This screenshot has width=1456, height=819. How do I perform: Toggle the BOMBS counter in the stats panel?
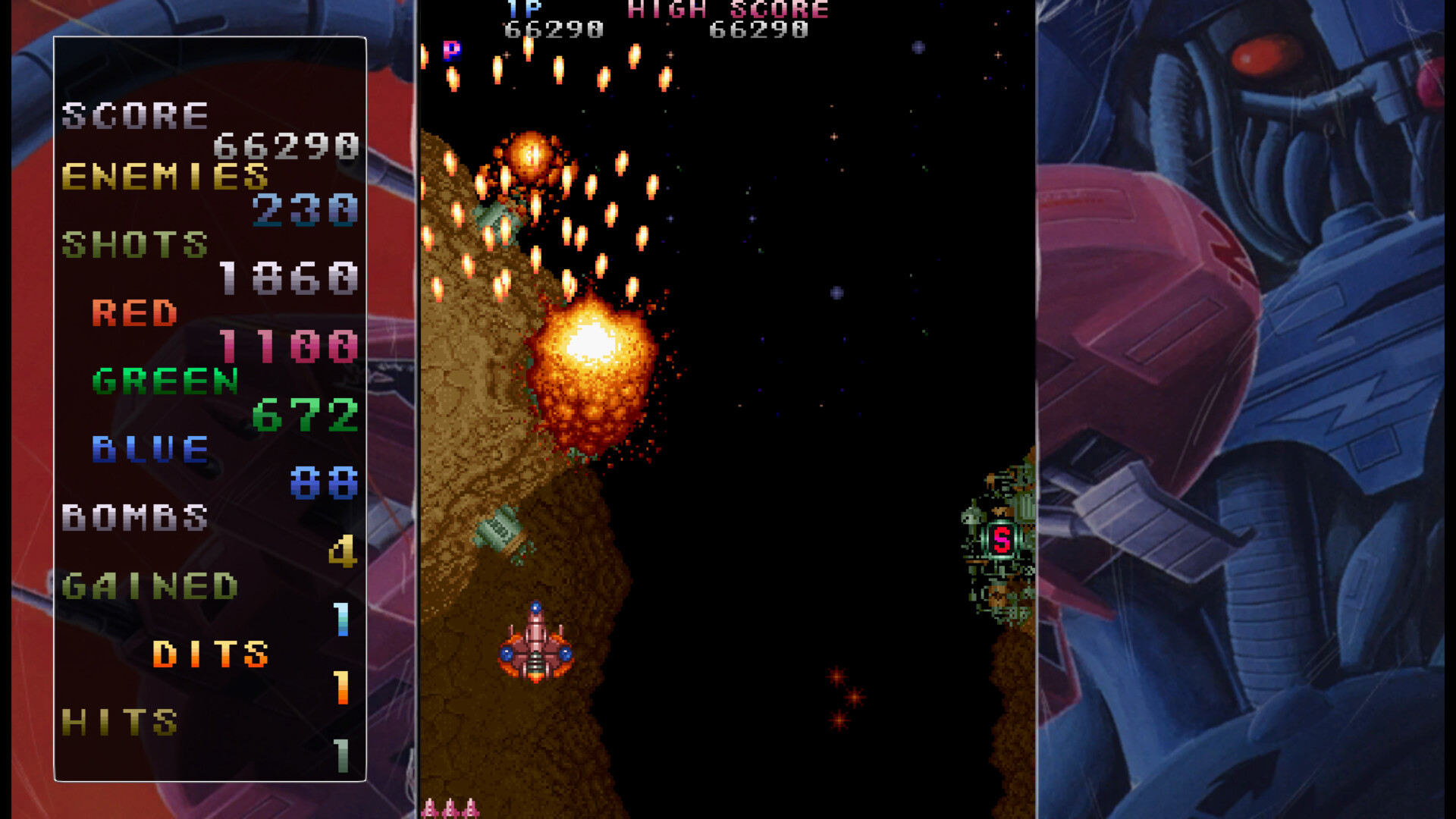click(135, 518)
